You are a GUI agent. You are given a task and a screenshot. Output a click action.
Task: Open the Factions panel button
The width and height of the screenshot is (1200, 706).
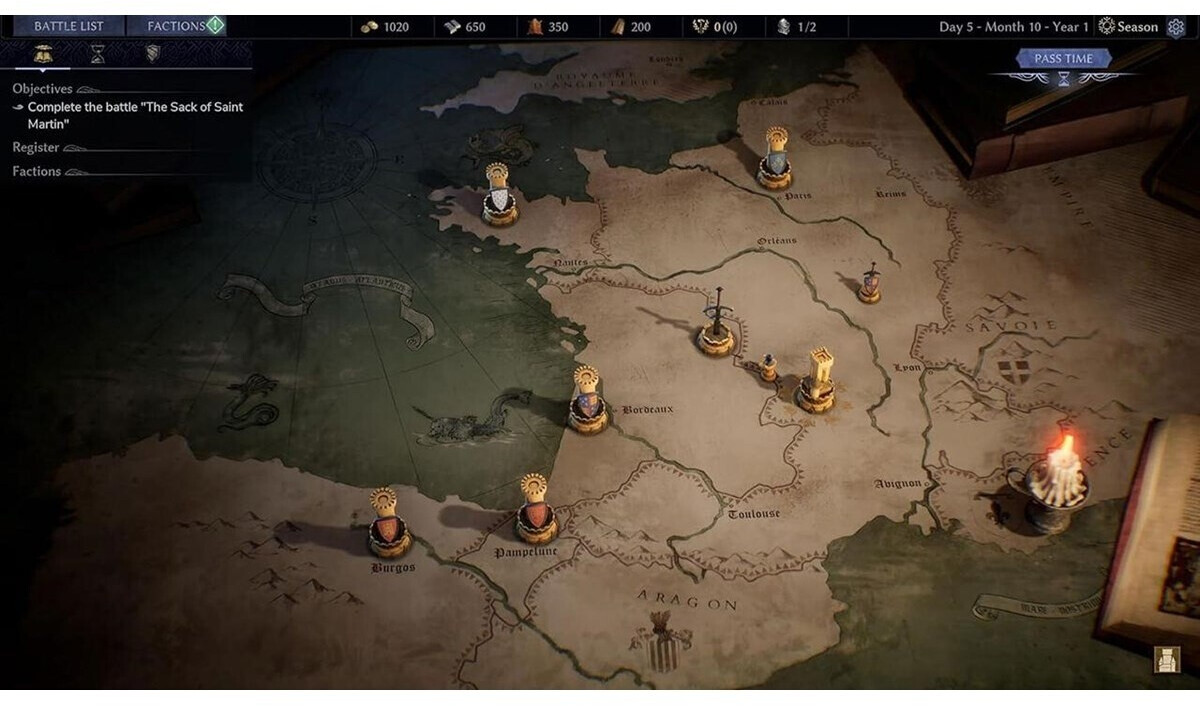(x=176, y=26)
